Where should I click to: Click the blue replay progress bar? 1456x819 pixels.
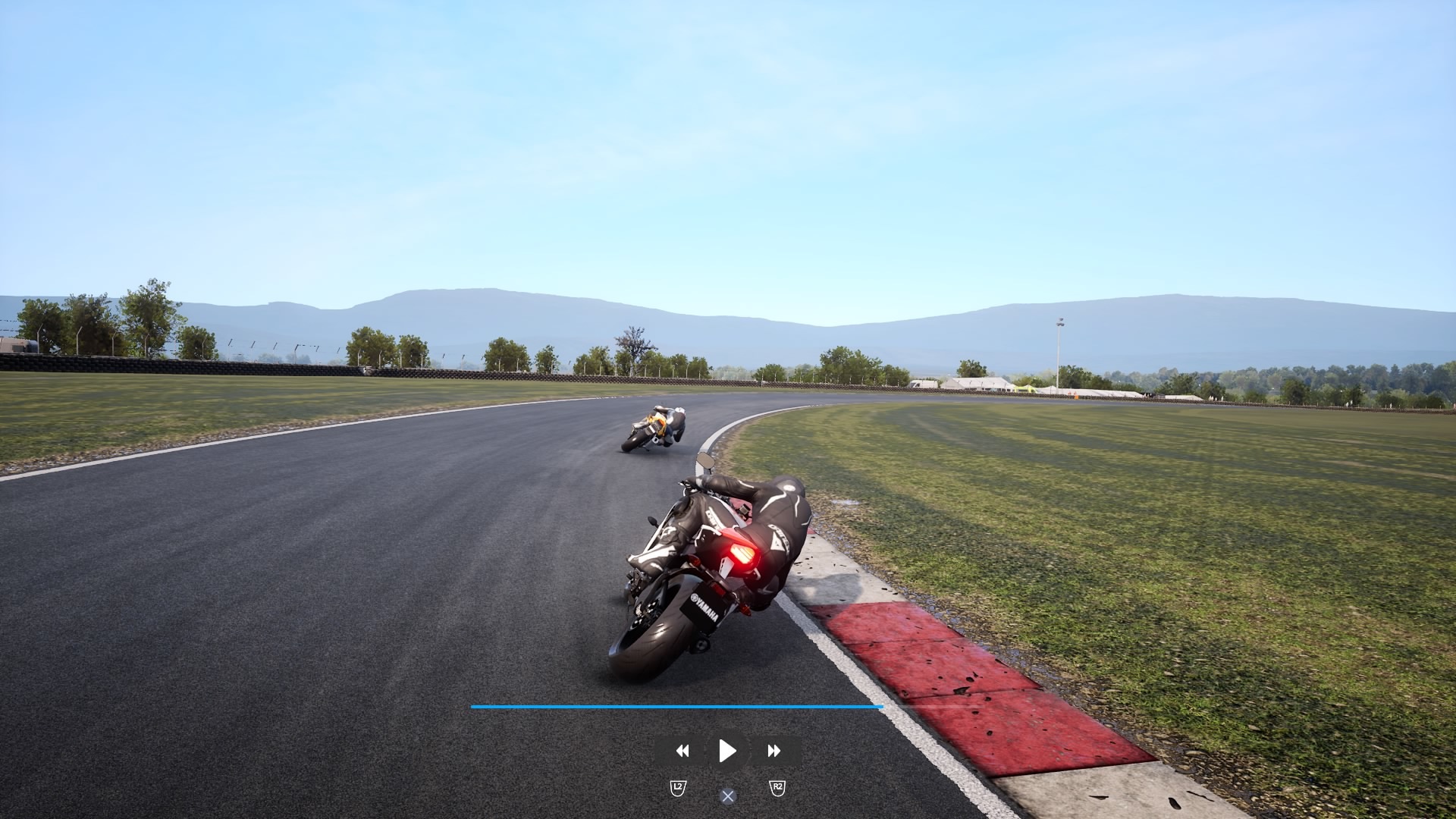pyautogui.click(x=676, y=707)
